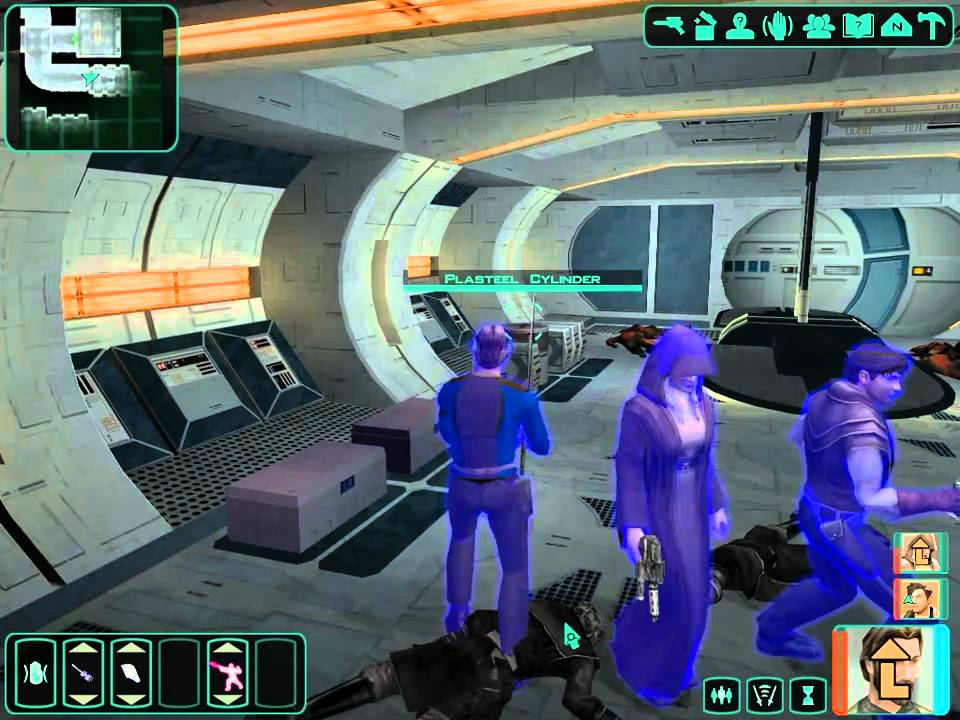Image resolution: width=960 pixels, height=720 pixels.
Task: Open the Force powers hand icon
Action: click(777, 26)
